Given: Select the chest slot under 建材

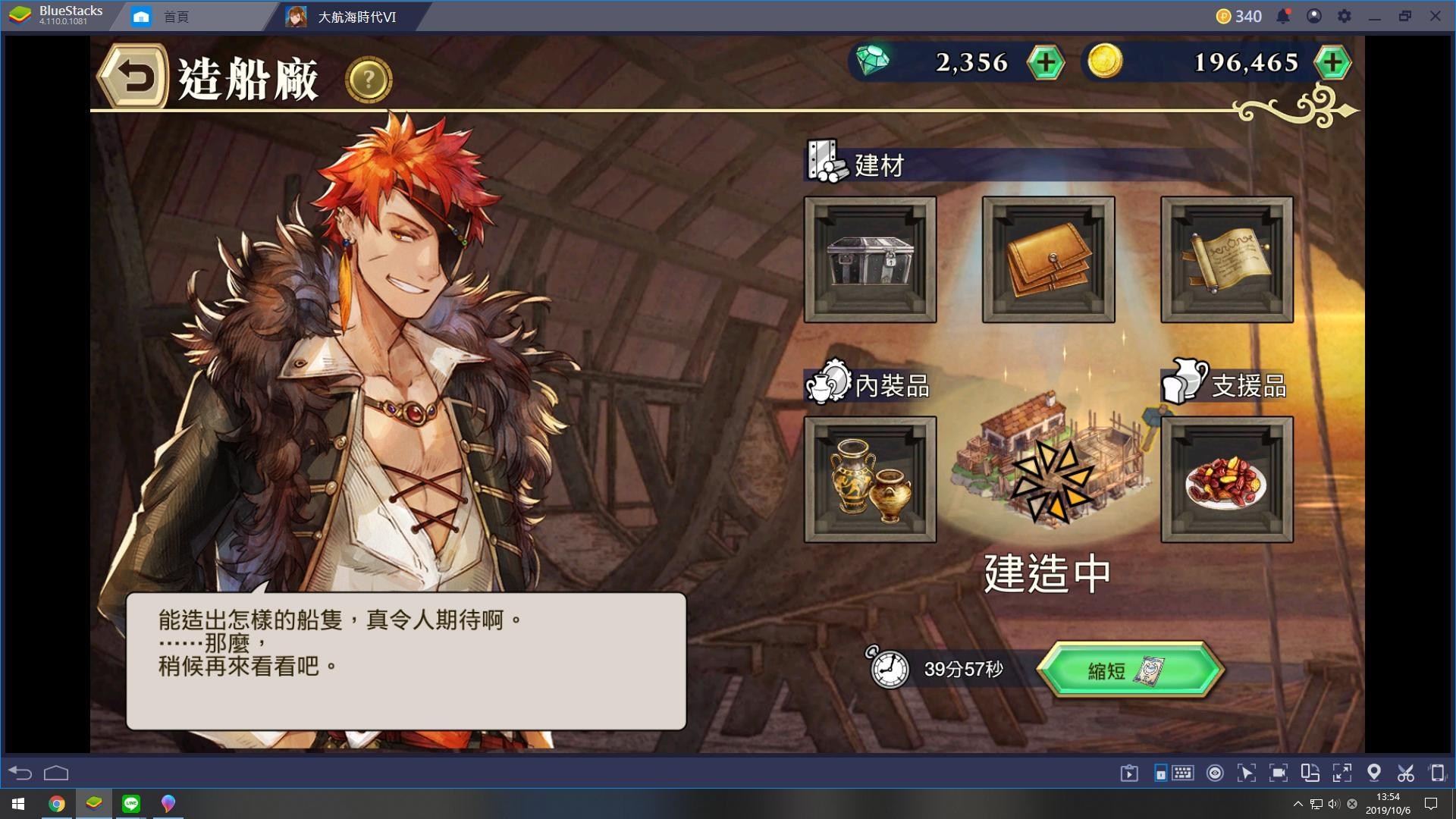Looking at the screenshot, I should coord(870,259).
